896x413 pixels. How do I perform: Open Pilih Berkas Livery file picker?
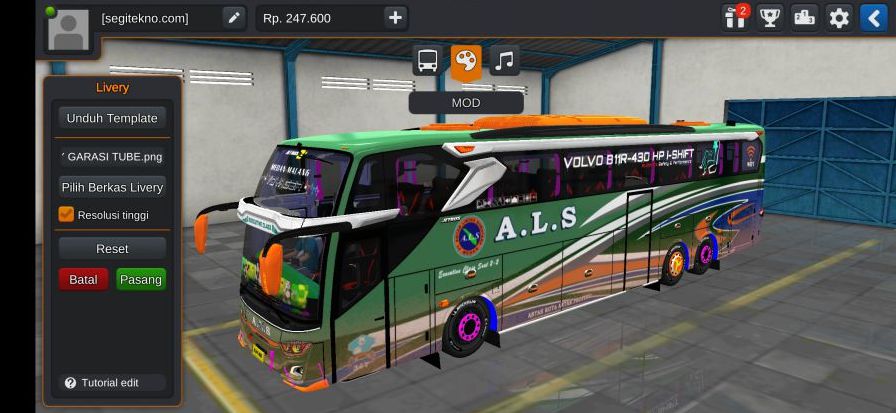[x=112, y=187]
